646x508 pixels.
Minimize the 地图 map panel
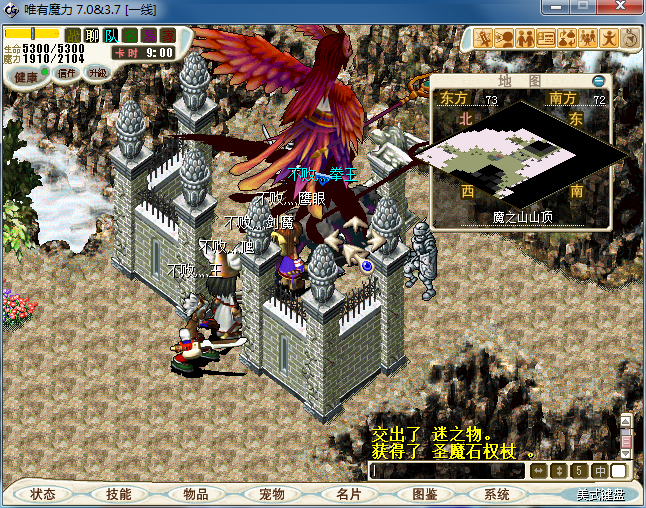coord(599,80)
